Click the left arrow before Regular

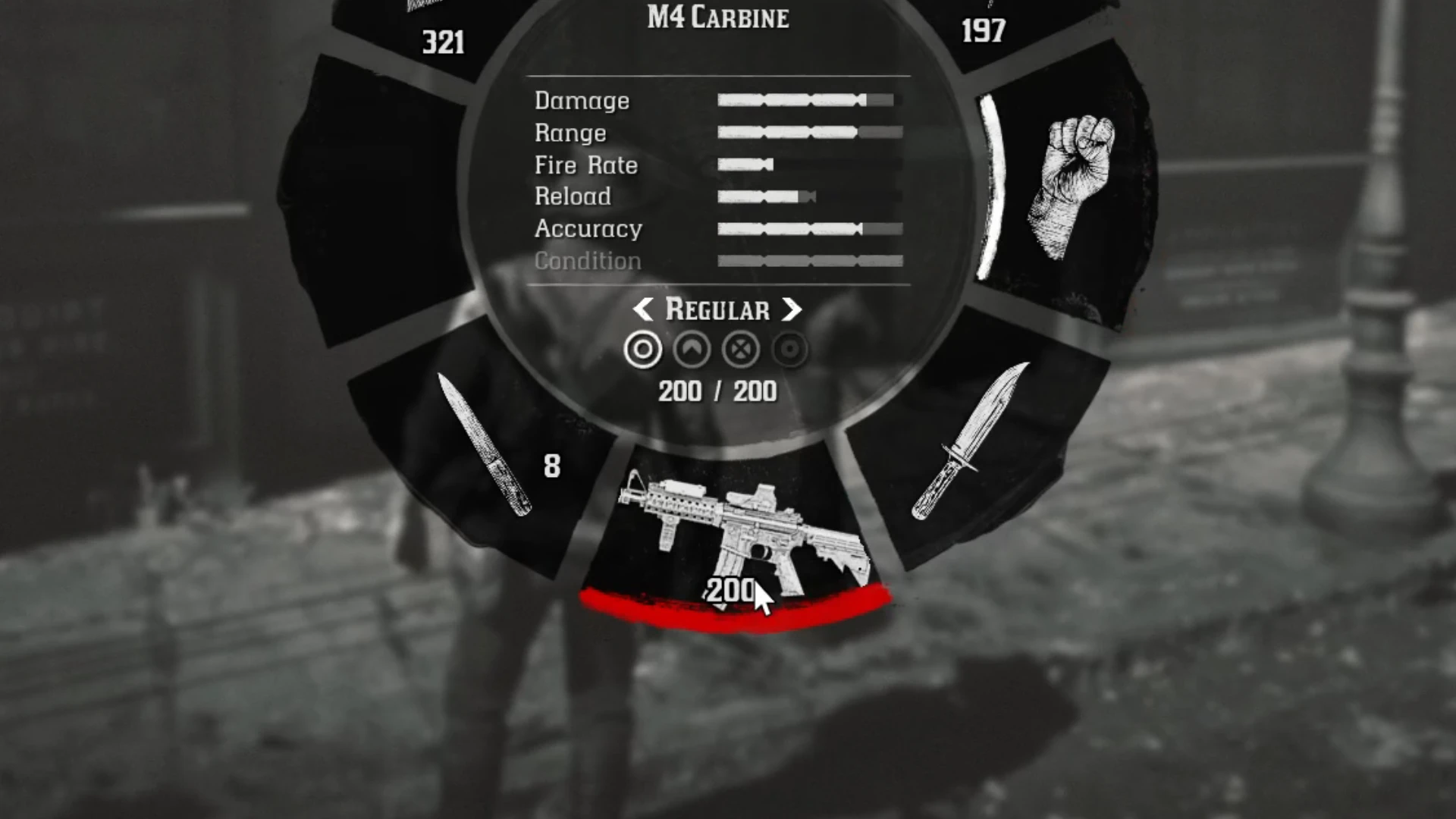(x=645, y=309)
